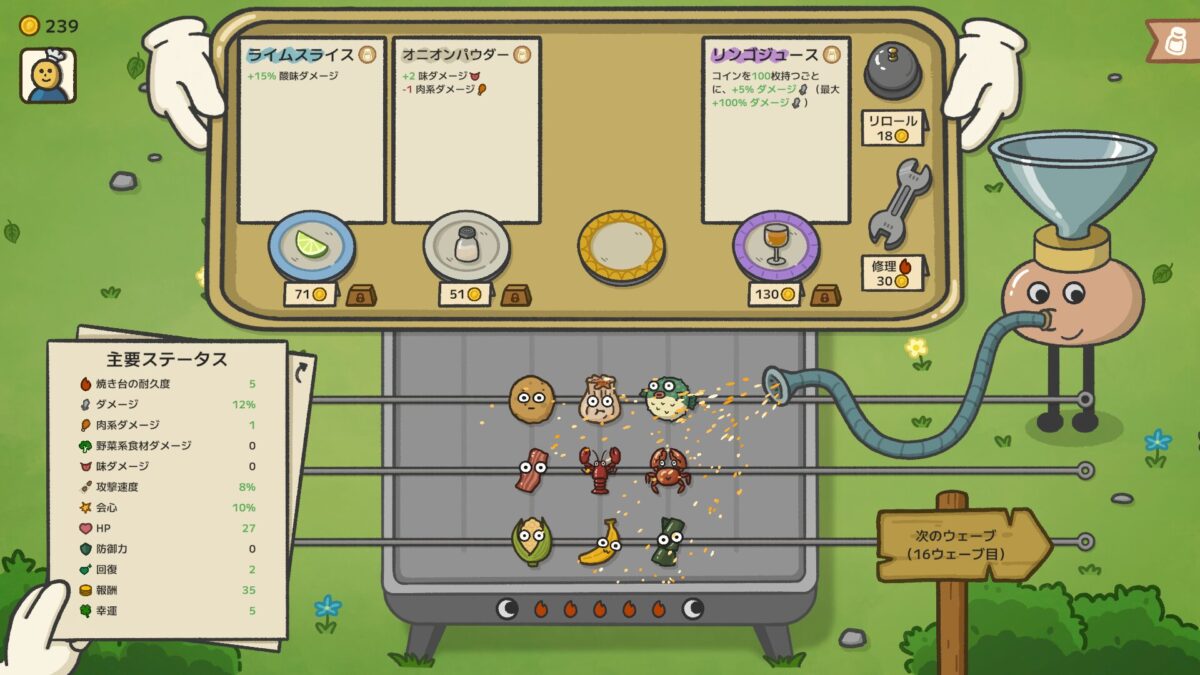Screen dimensions: 1200x675
Task: Select the pufferfish on the grill
Action: (669, 397)
